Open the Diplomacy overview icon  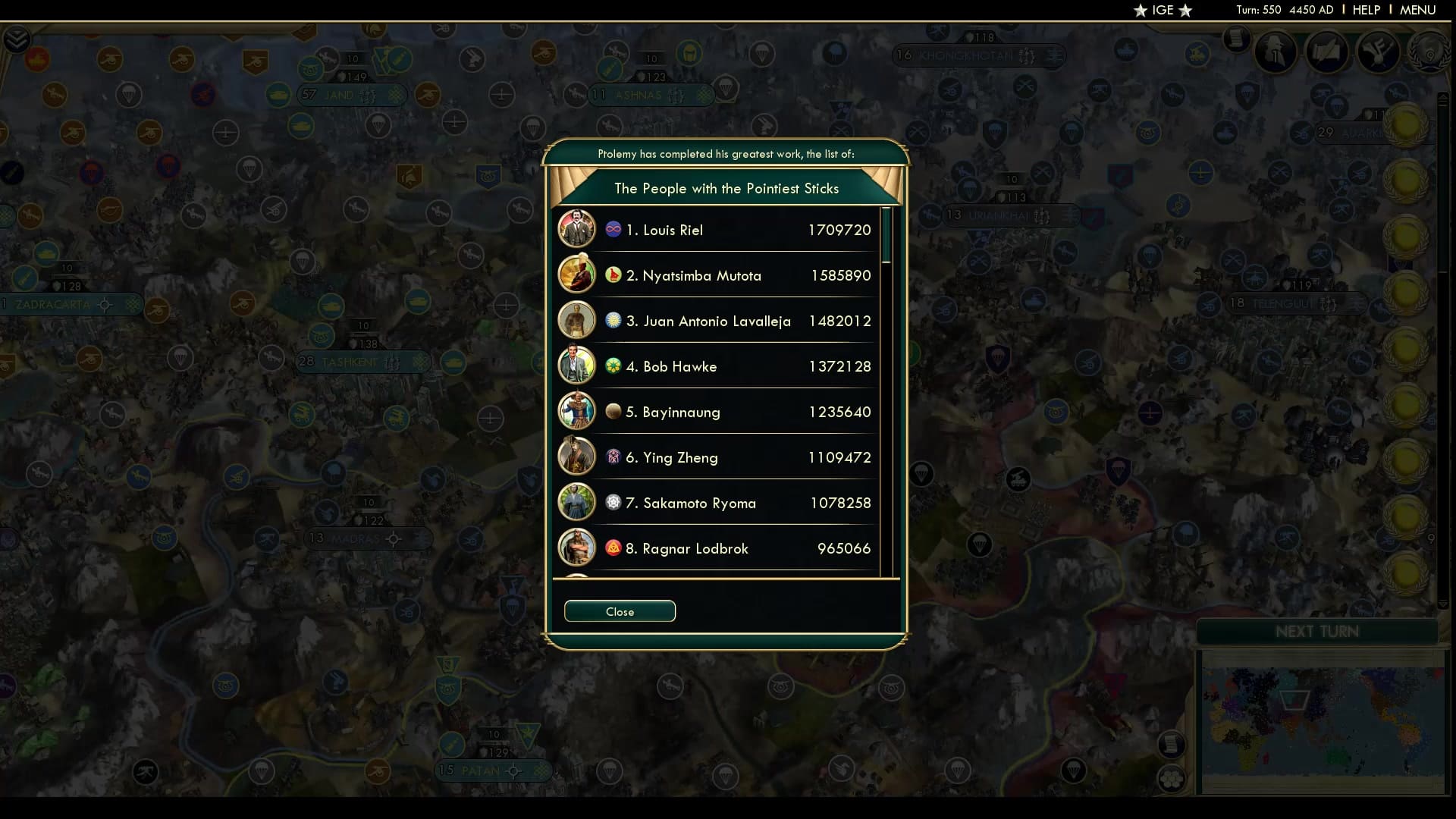pos(1327,52)
